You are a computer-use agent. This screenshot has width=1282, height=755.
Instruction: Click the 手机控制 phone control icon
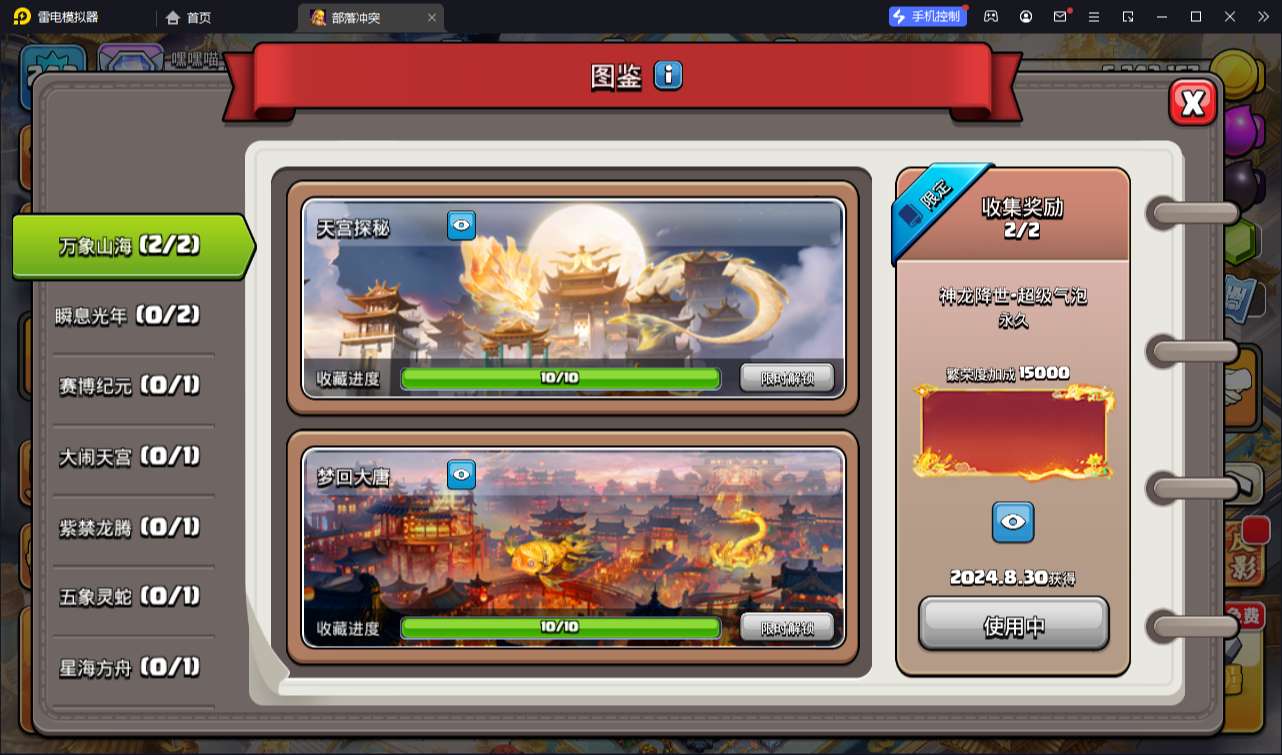[x=926, y=15]
